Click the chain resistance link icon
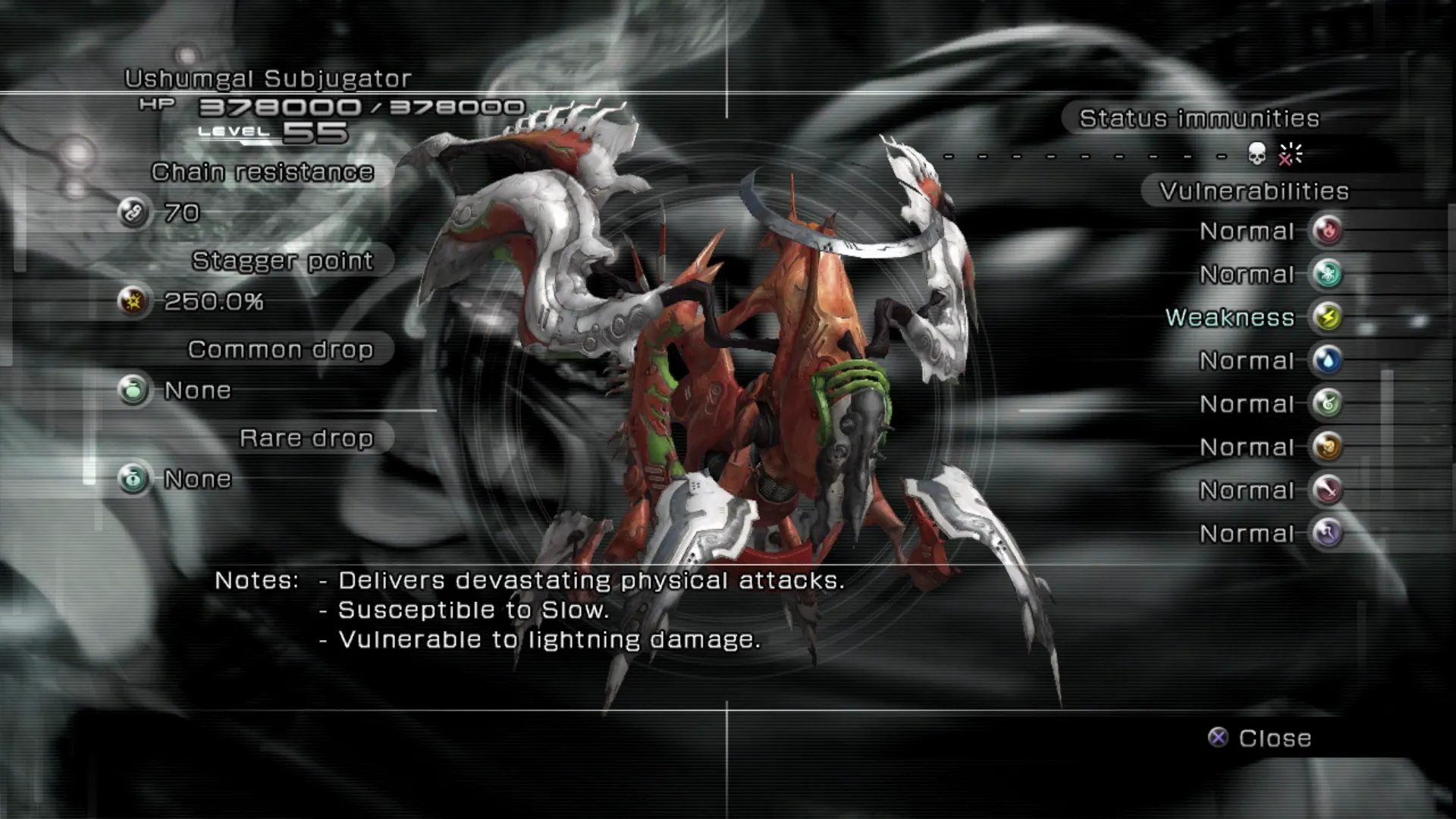 133,212
